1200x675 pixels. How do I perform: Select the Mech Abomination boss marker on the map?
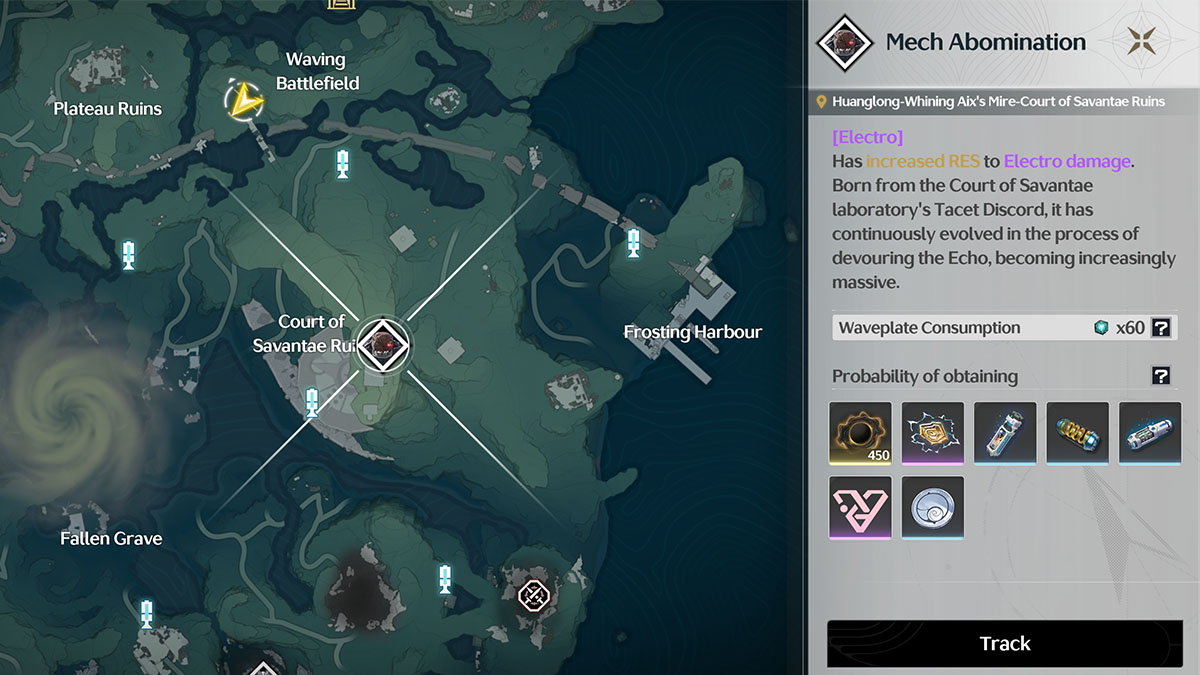pyautogui.click(x=382, y=343)
